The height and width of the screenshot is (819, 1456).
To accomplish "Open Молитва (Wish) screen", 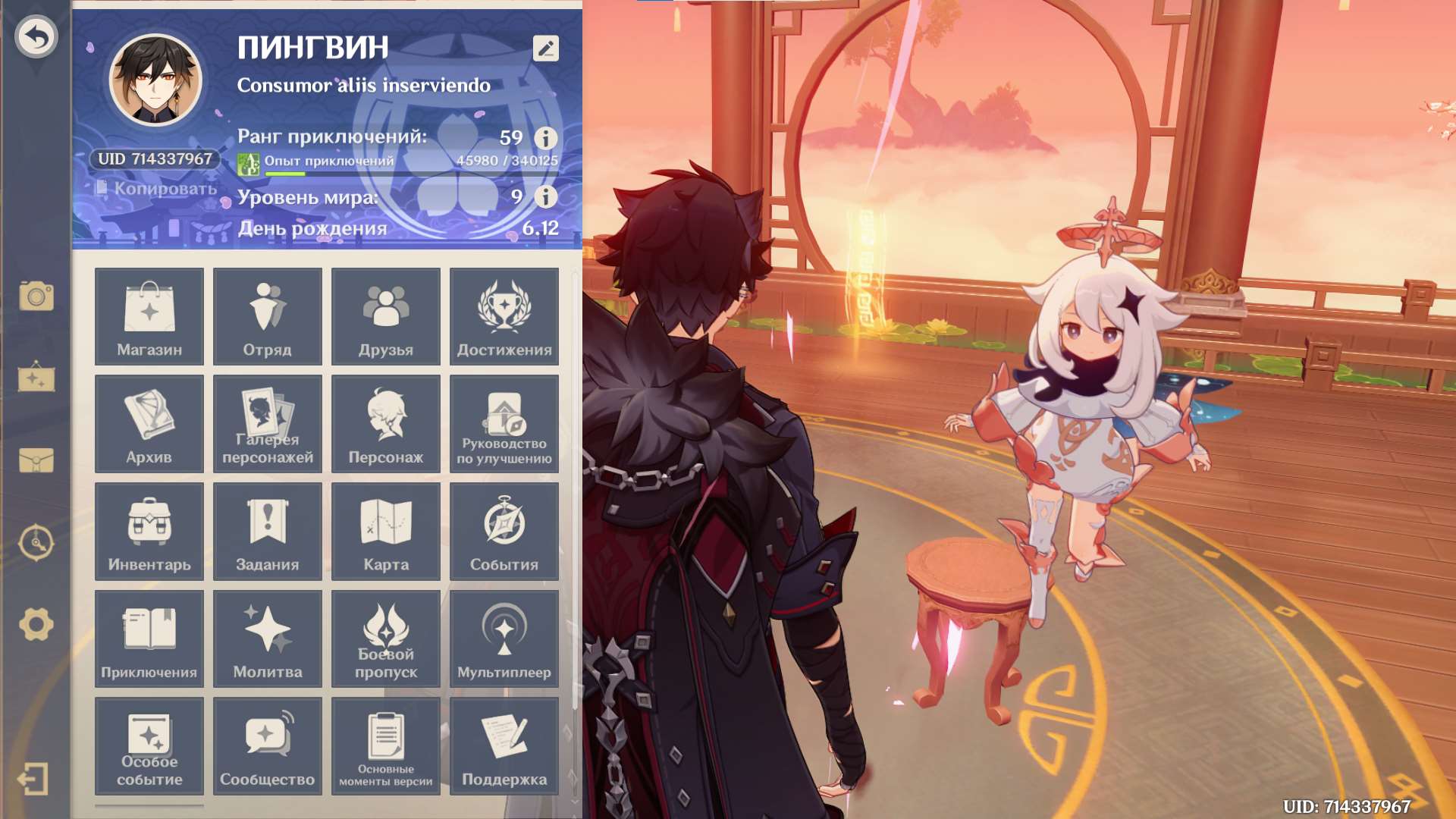I will coord(267,639).
